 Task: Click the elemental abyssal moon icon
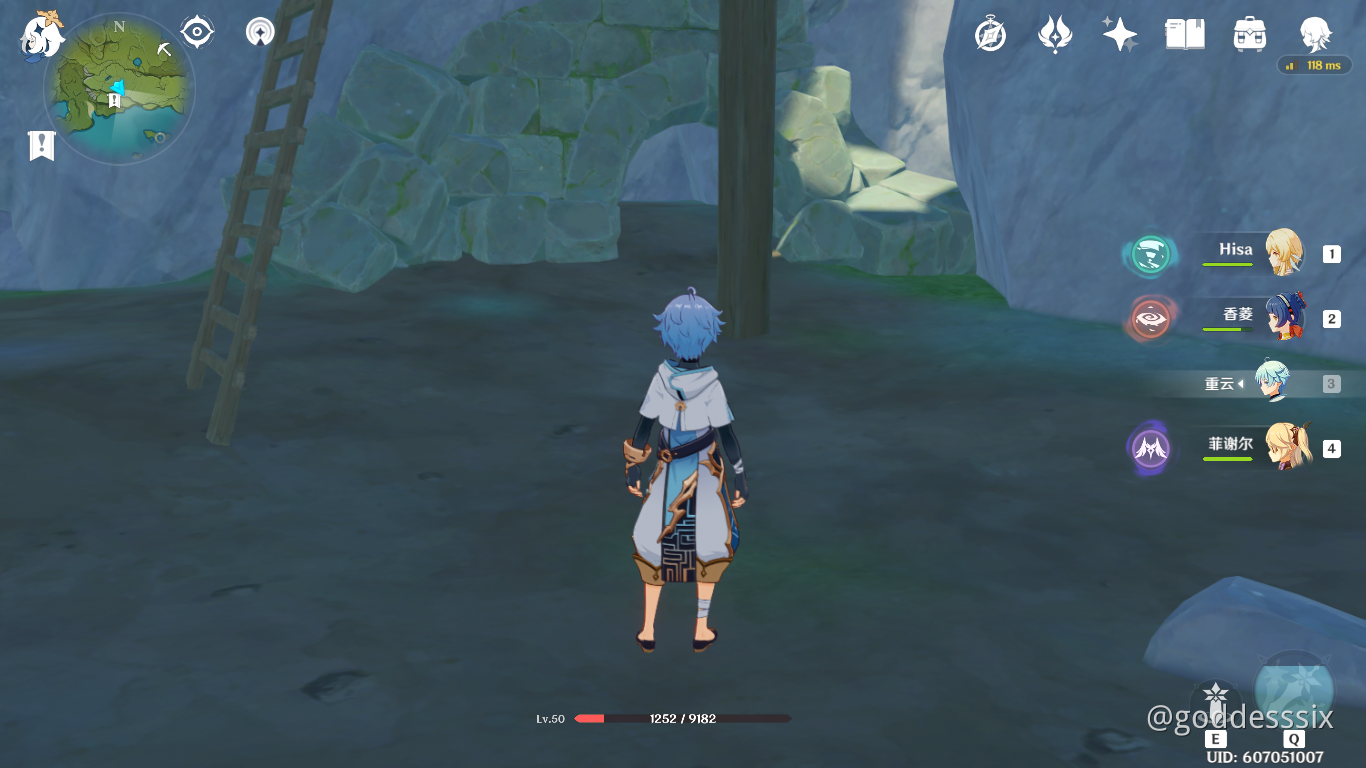pos(1054,33)
